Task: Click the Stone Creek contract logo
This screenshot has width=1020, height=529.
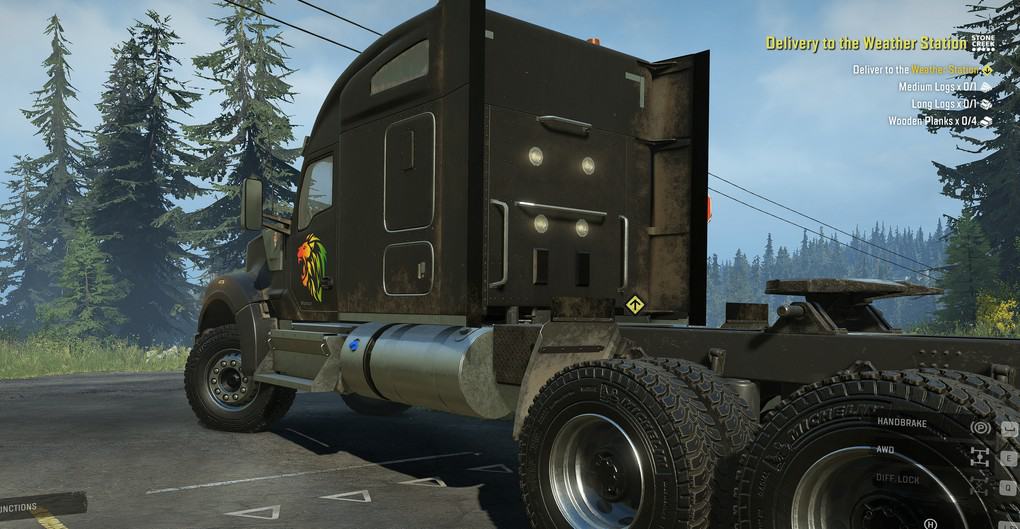Action: click(982, 41)
